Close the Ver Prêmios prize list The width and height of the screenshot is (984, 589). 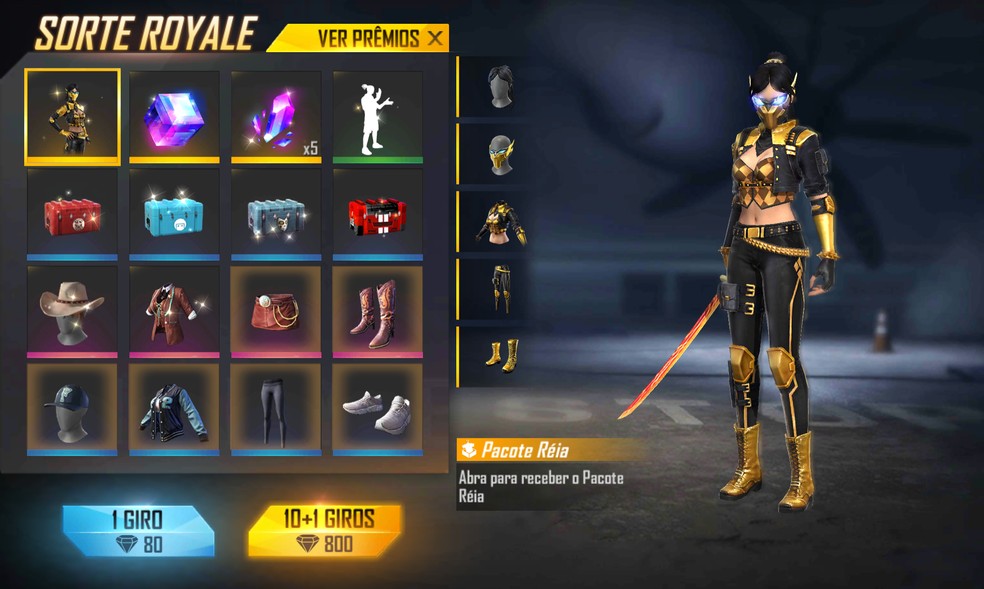pos(434,38)
